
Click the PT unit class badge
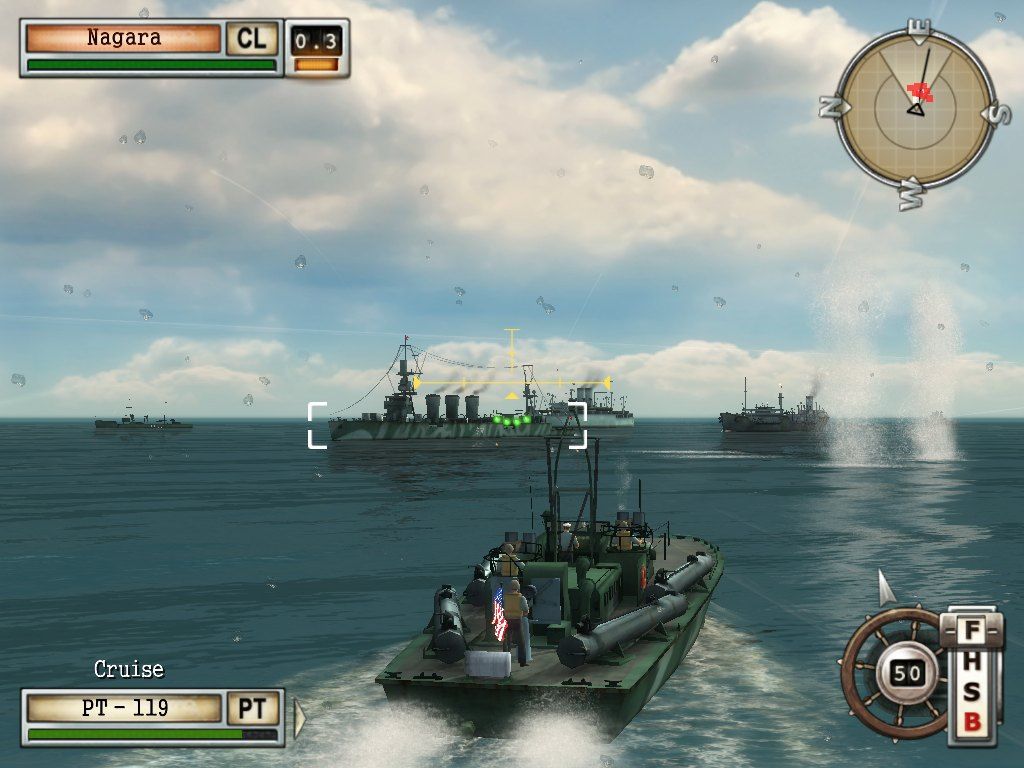click(x=252, y=709)
